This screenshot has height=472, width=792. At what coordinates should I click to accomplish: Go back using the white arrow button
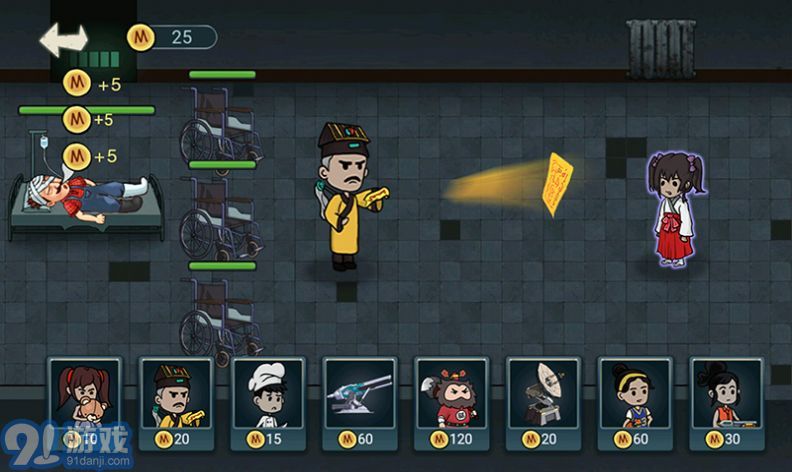[x=63, y=39]
